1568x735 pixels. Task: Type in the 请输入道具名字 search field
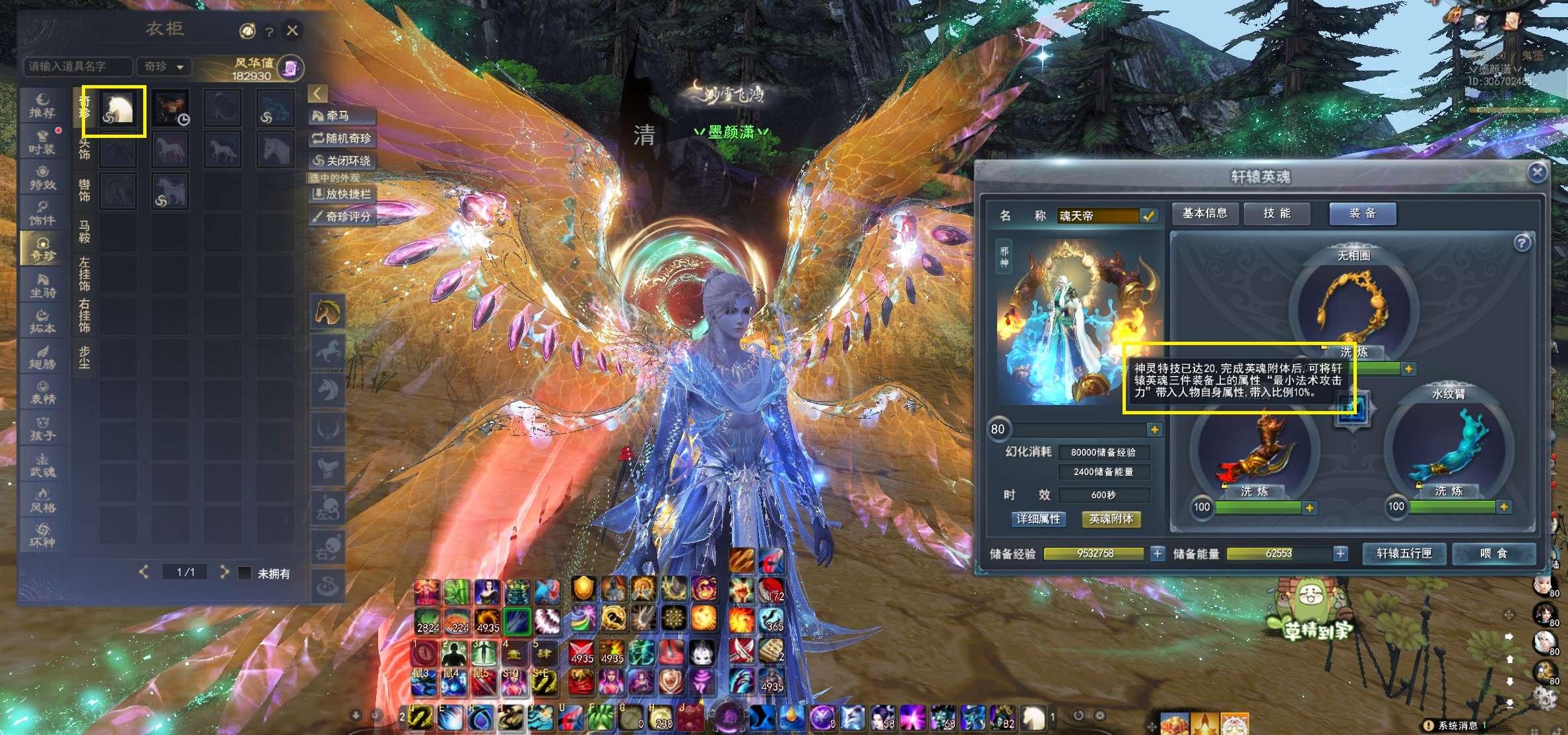point(77,66)
